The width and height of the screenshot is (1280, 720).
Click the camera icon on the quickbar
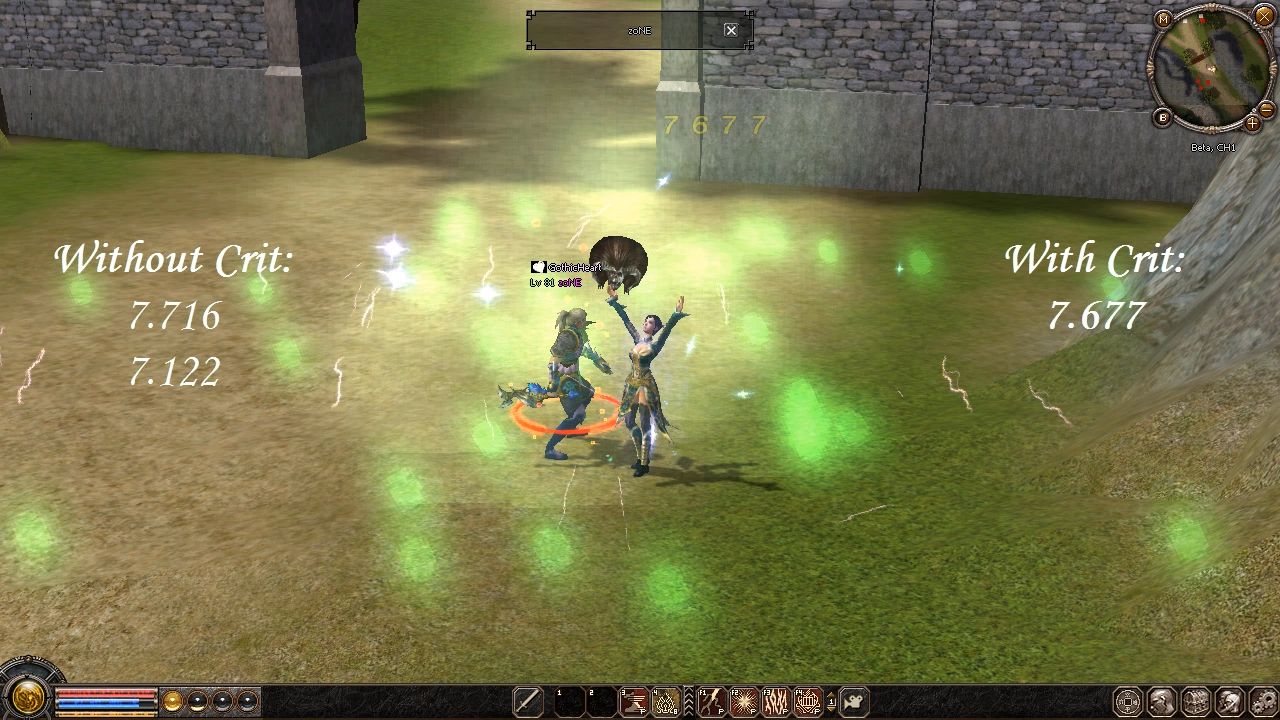pyautogui.click(x=854, y=702)
